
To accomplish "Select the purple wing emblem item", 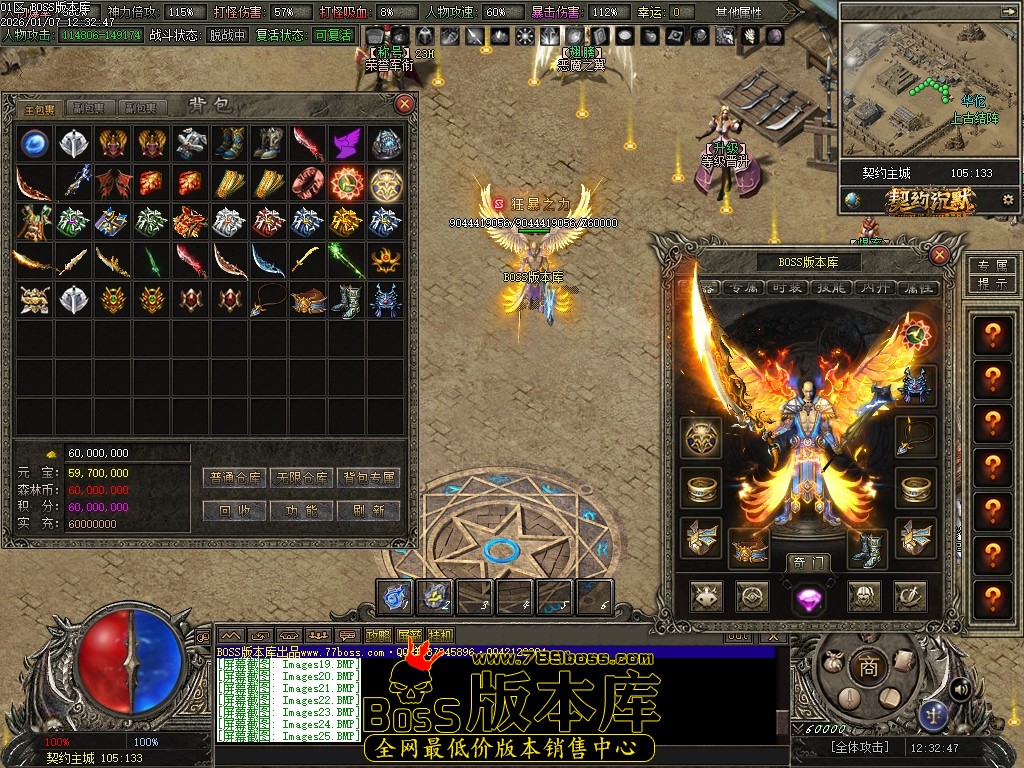I will pyautogui.click(x=346, y=143).
